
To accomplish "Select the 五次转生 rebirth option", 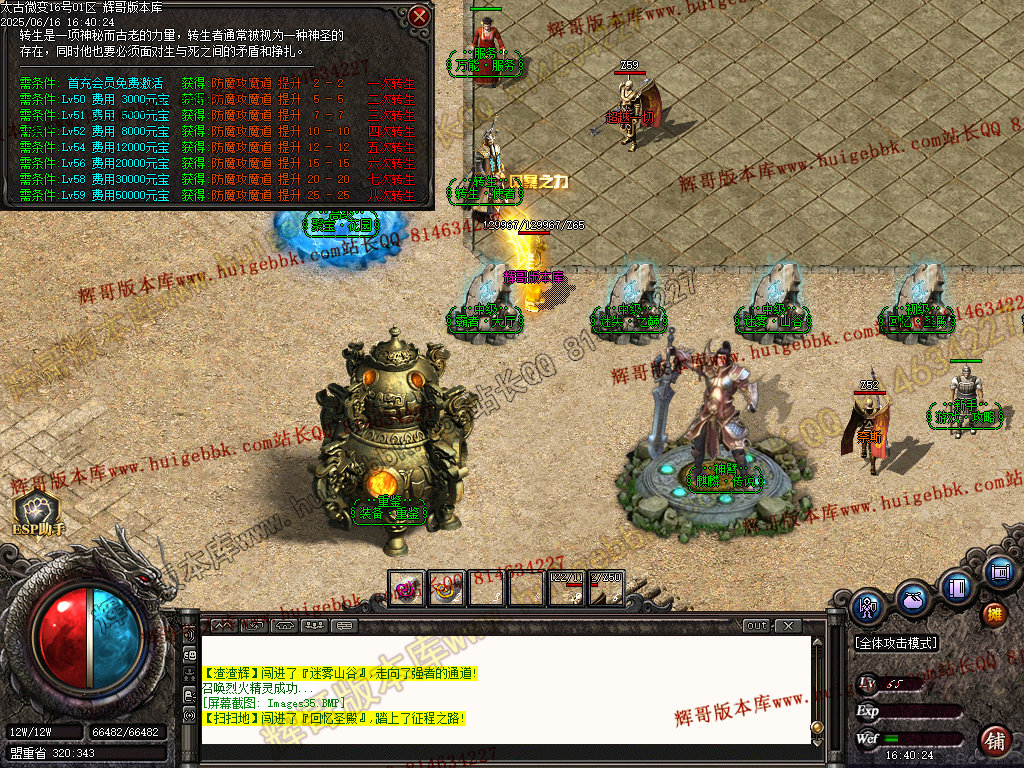I will [x=391, y=148].
